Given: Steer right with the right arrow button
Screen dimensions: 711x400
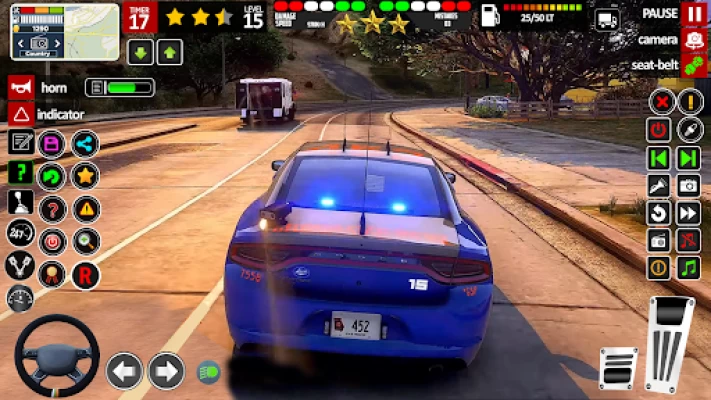Looking at the screenshot, I should (x=166, y=371).
